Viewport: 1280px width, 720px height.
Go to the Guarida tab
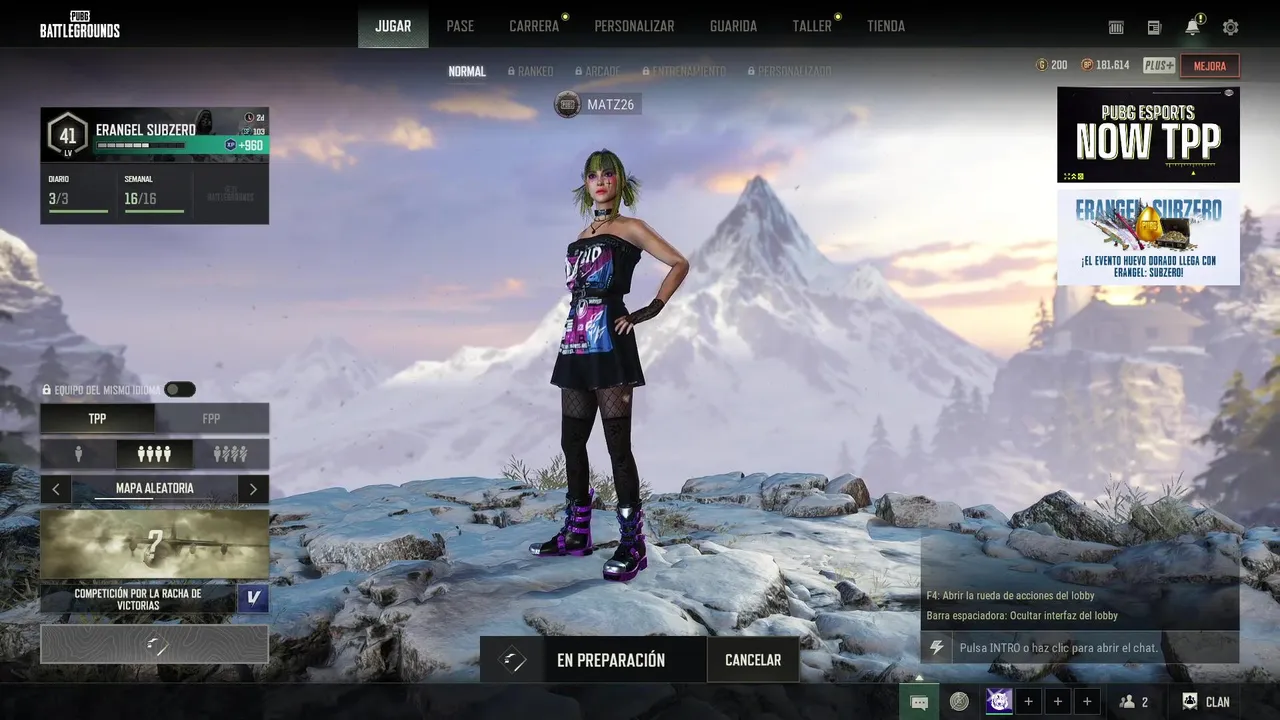click(733, 26)
